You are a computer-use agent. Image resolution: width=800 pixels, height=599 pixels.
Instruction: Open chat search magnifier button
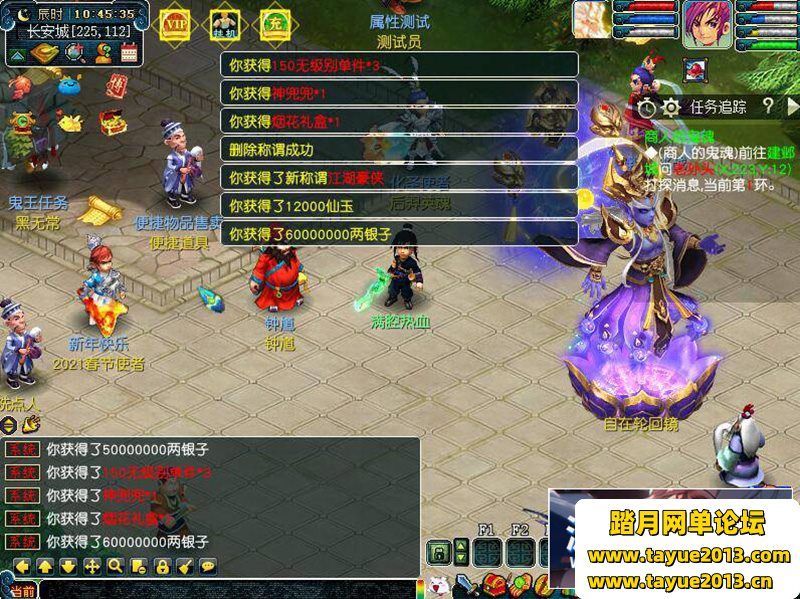point(115,566)
